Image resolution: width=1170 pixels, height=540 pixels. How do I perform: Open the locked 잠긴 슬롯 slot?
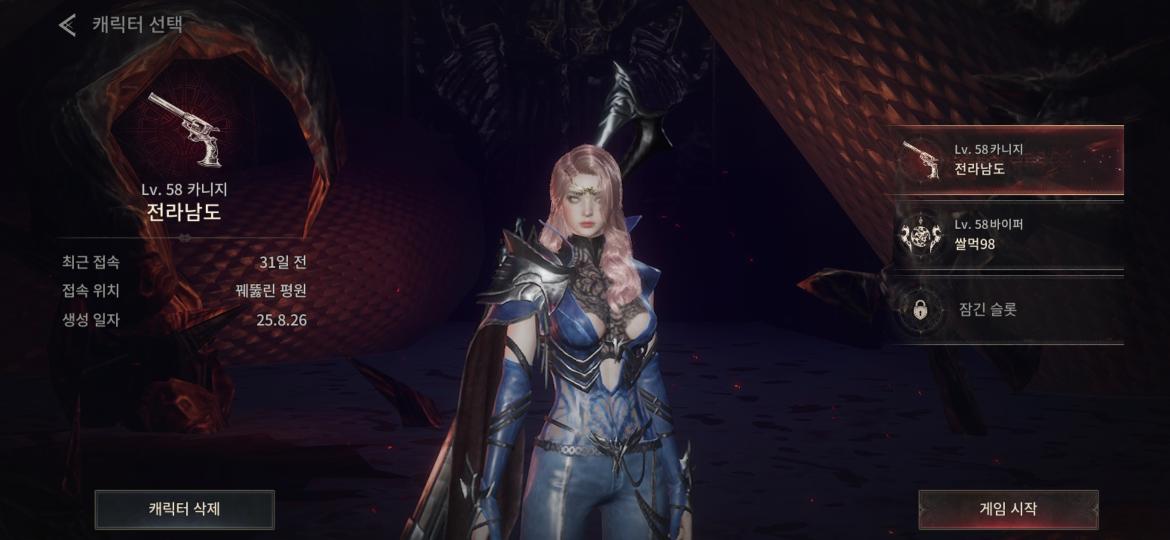[1008, 310]
